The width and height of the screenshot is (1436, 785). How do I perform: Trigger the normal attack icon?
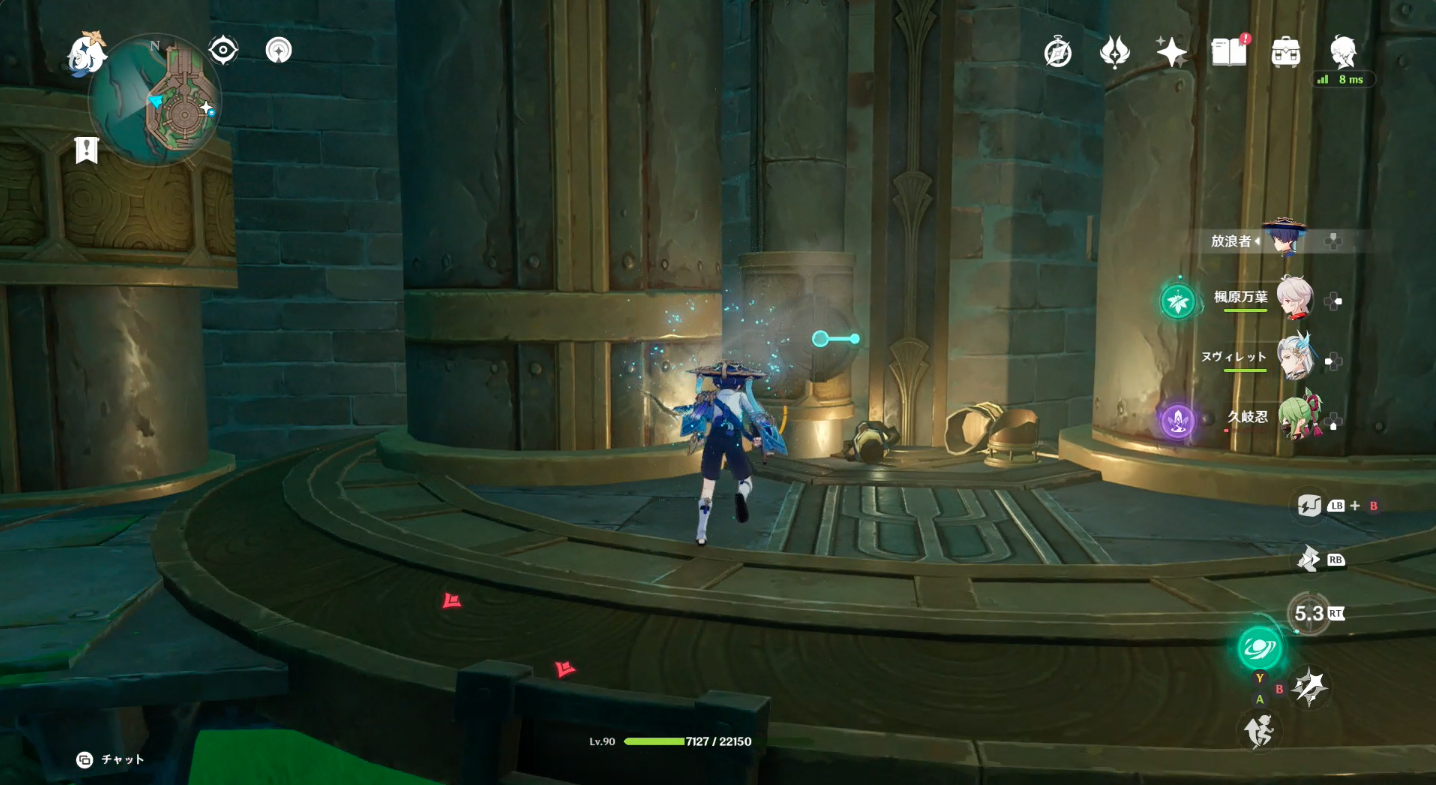coord(1309,687)
